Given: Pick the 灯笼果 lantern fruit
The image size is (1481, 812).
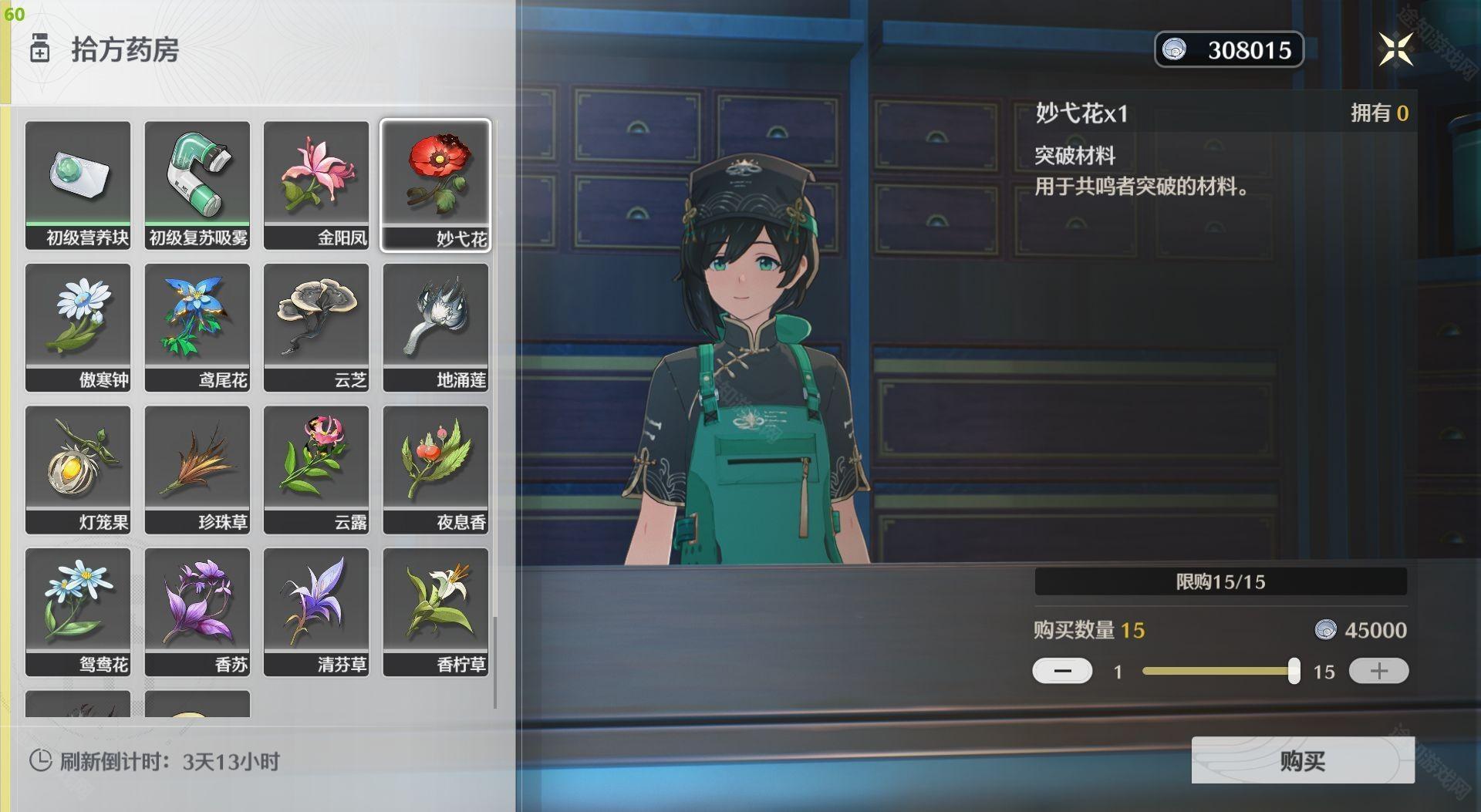Looking at the screenshot, I should tap(78, 470).
